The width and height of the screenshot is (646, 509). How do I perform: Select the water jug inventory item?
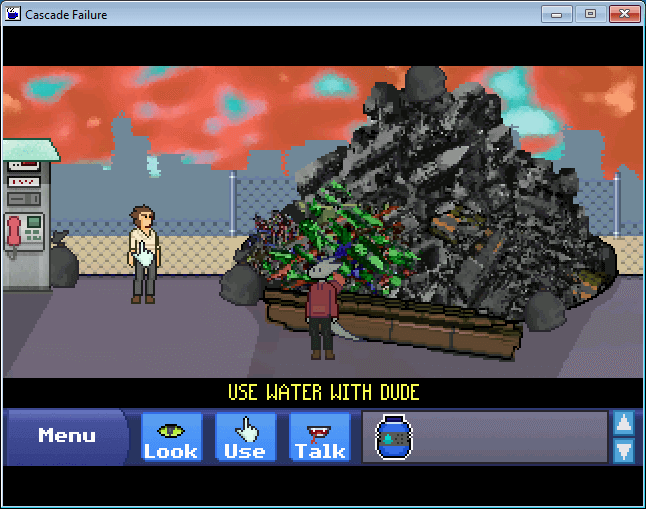coord(393,438)
